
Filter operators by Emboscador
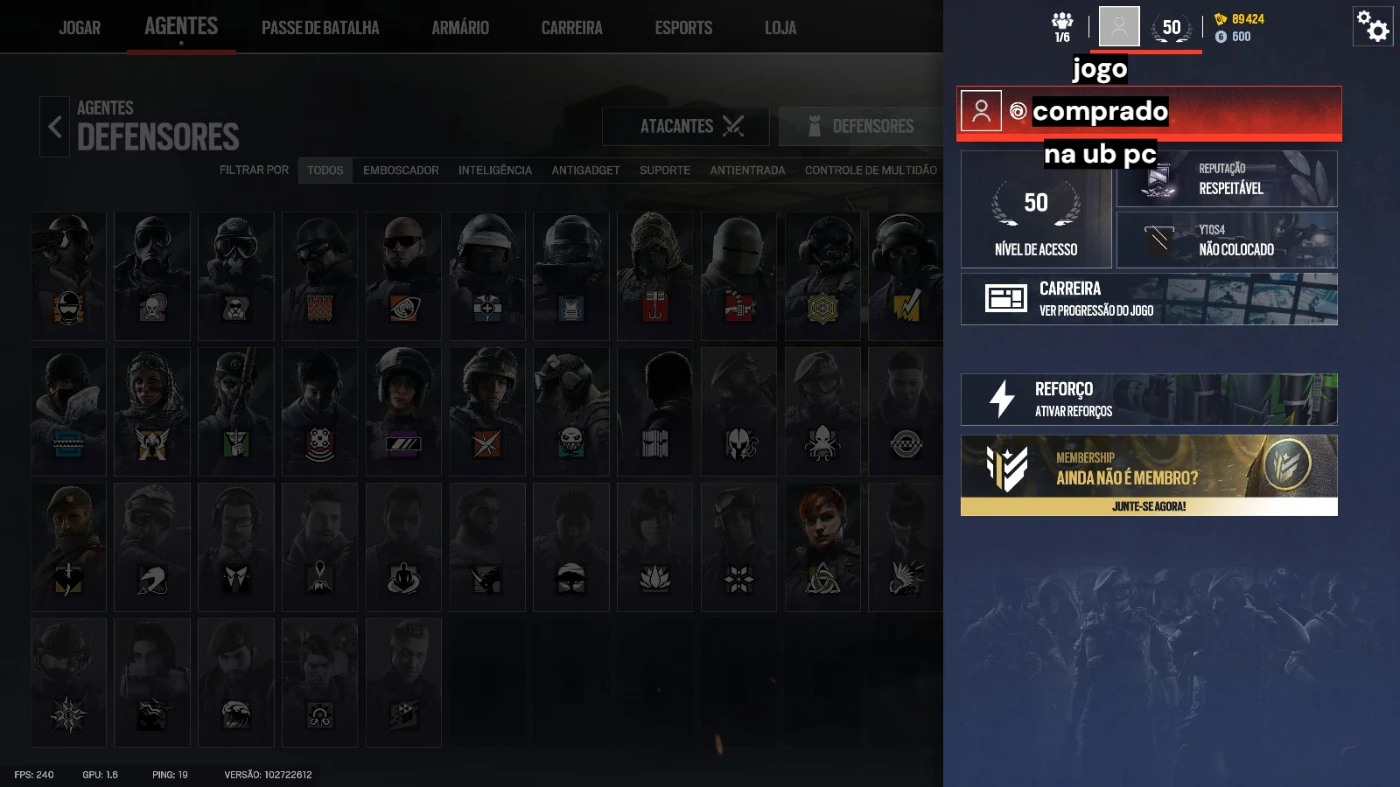(x=401, y=170)
